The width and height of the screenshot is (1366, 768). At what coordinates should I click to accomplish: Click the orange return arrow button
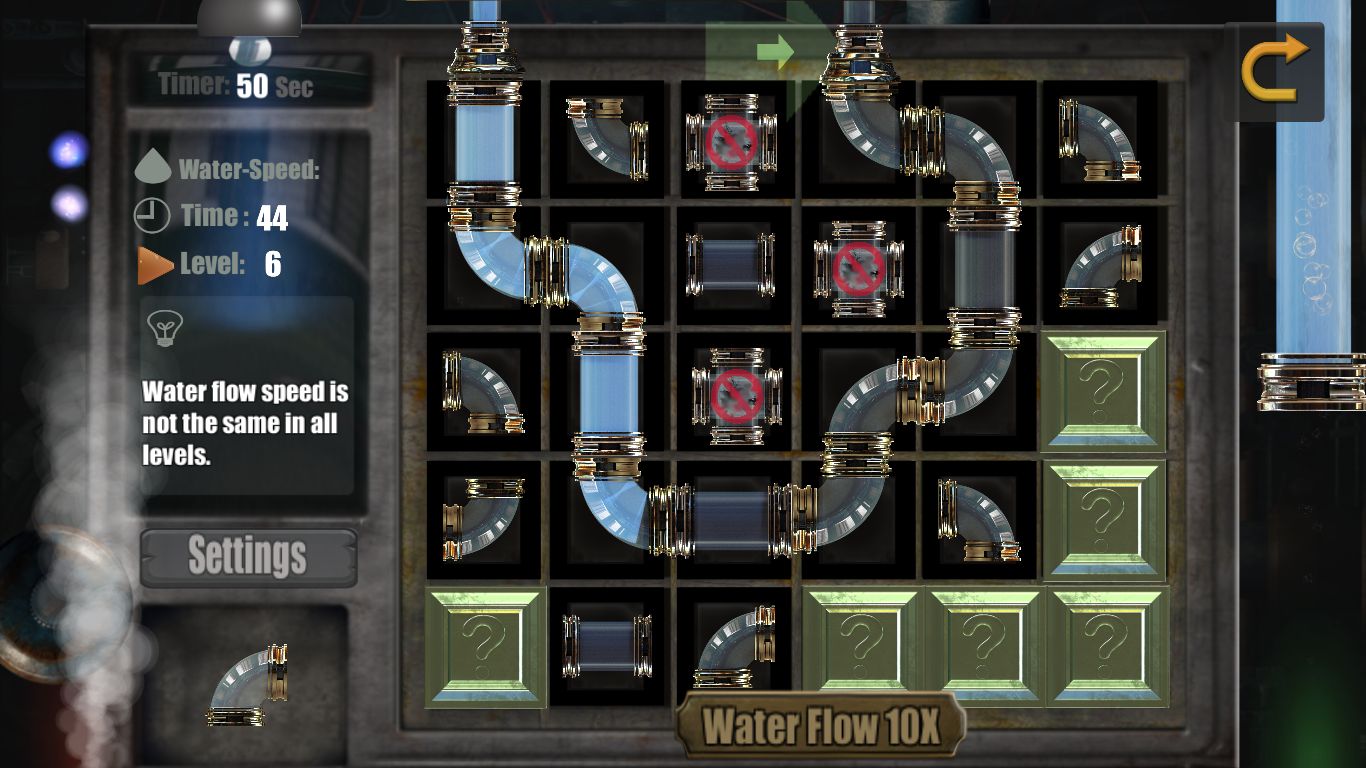pos(1274,68)
